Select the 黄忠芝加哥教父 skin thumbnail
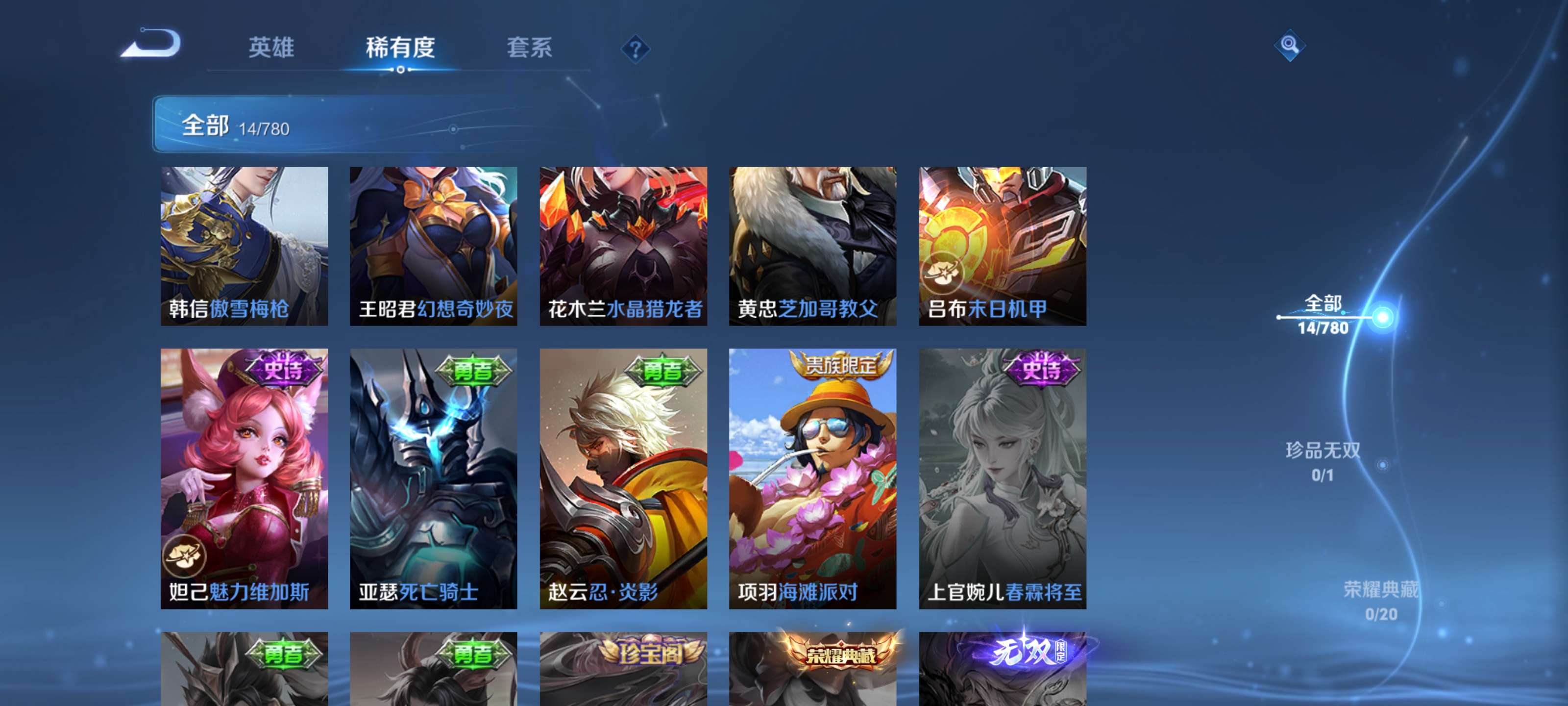Image resolution: width=1568 pixels, height=706 pixels. (x=812, y=247)
